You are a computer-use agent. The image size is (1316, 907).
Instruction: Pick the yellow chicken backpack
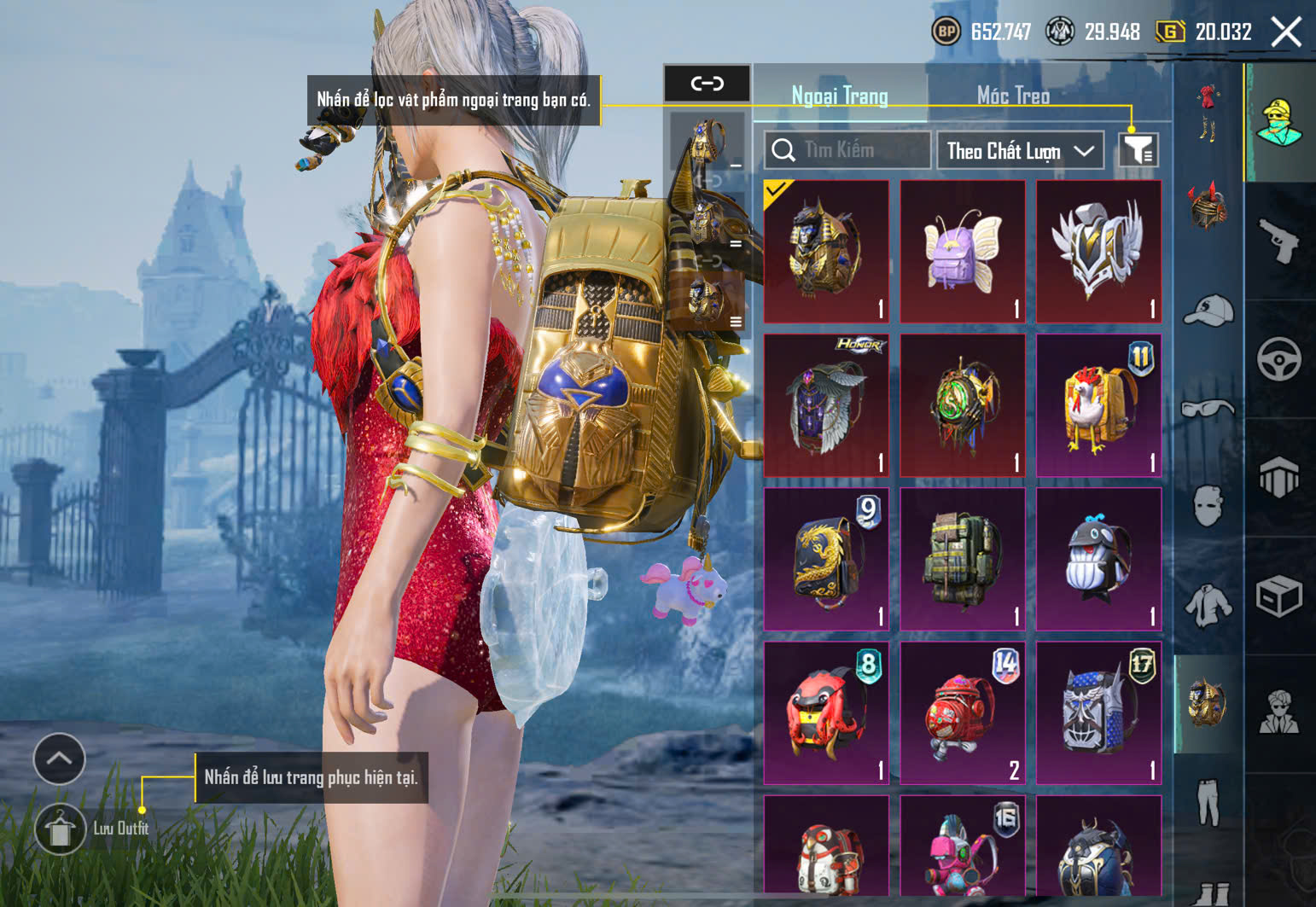pos(1098,405)
